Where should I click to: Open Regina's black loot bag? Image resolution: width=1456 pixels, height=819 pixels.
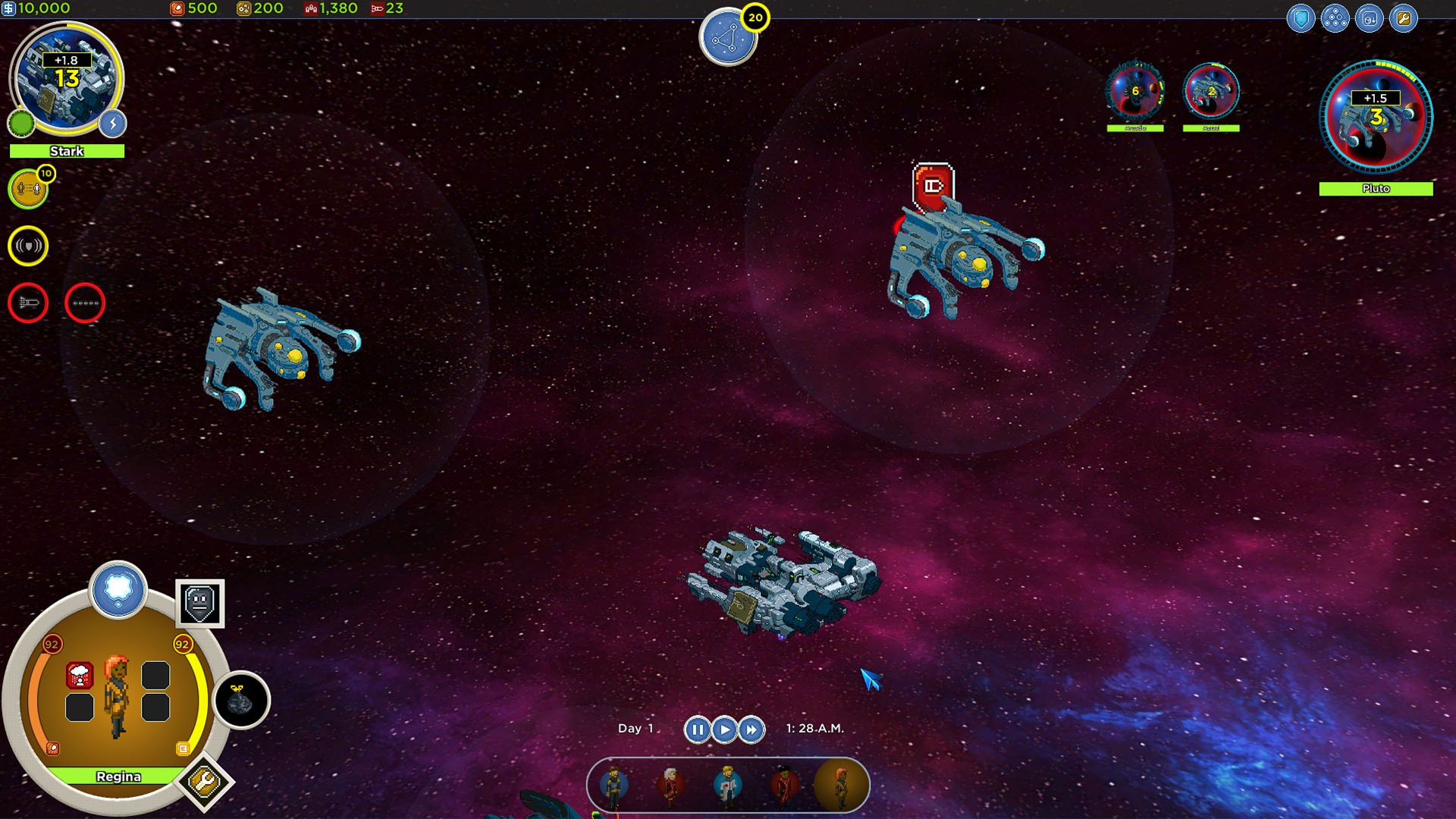(x=241, y=700)
